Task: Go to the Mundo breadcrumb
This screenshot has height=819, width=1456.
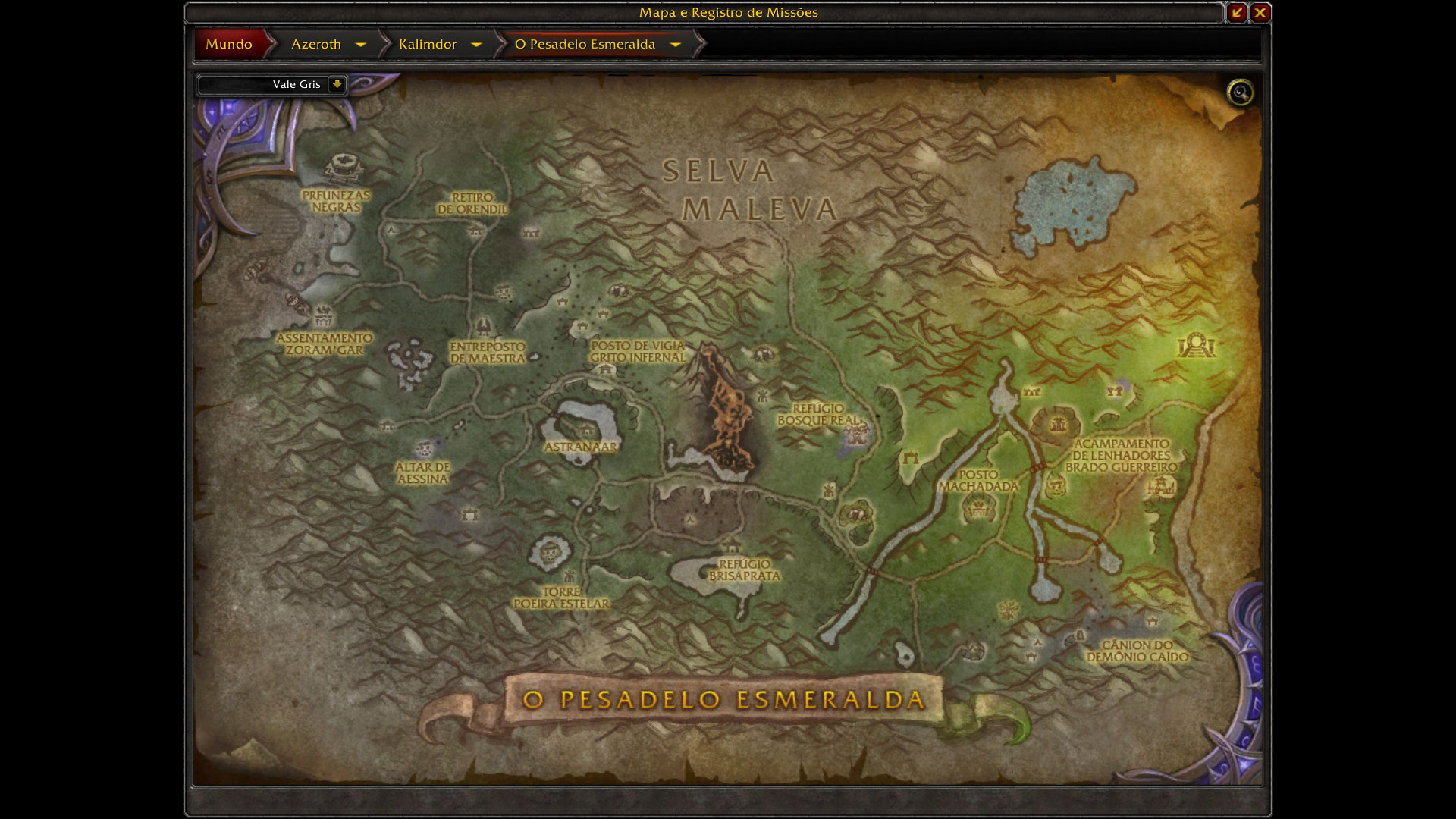Action: (229, 44)
